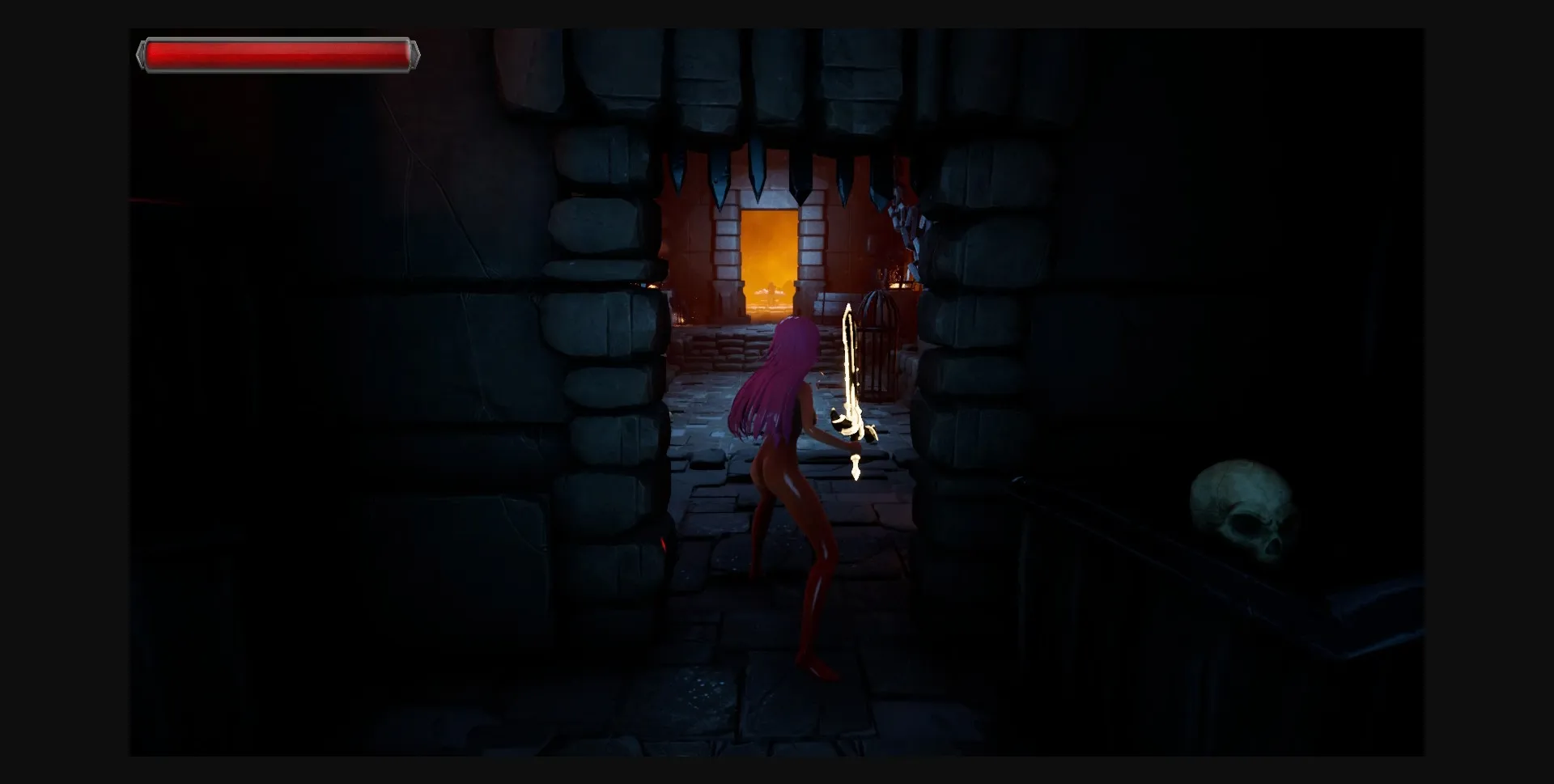Click the right arrow cap of the health bar
This screenshot has height=784, width=1554.
[x=415, y=53]
